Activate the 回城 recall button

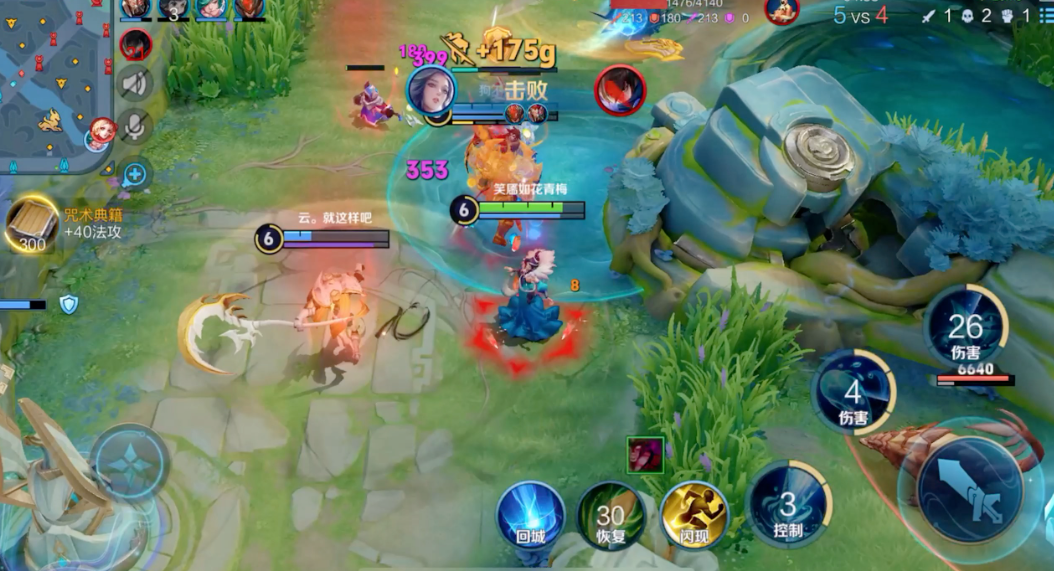(530, 515)
